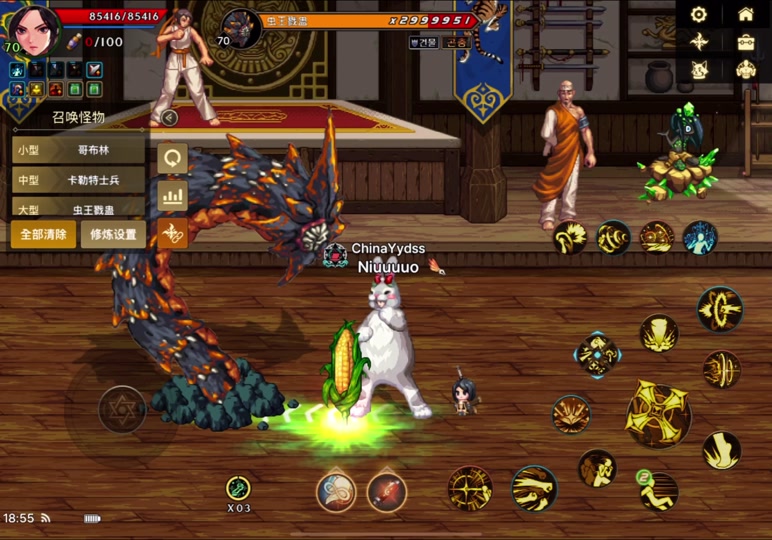Choose the large-type 虫王戮蛊 summon row
772x540 pixels.
point(80,209)
